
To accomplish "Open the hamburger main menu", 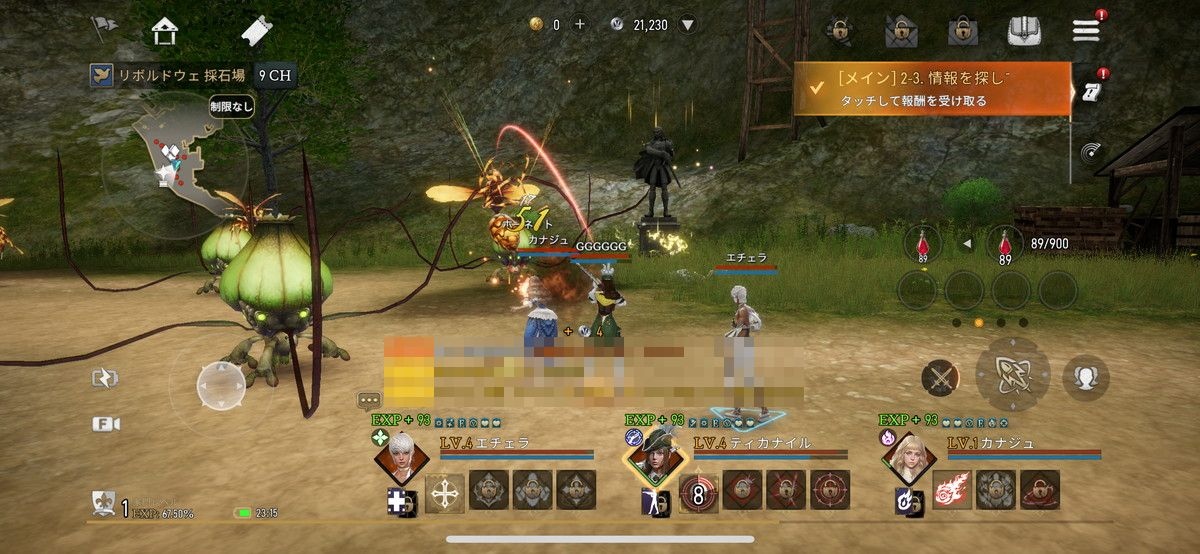I will click(x=1085, y=30).
